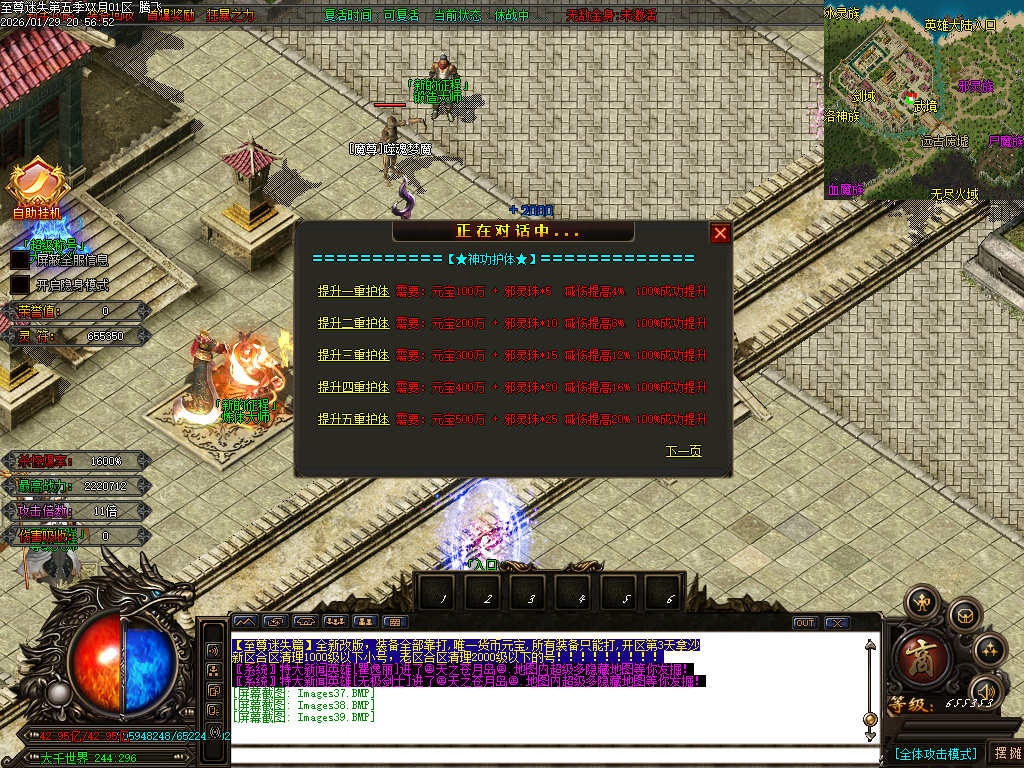Activate the 自助挂机 auto-battle icon

click(36, 185)
